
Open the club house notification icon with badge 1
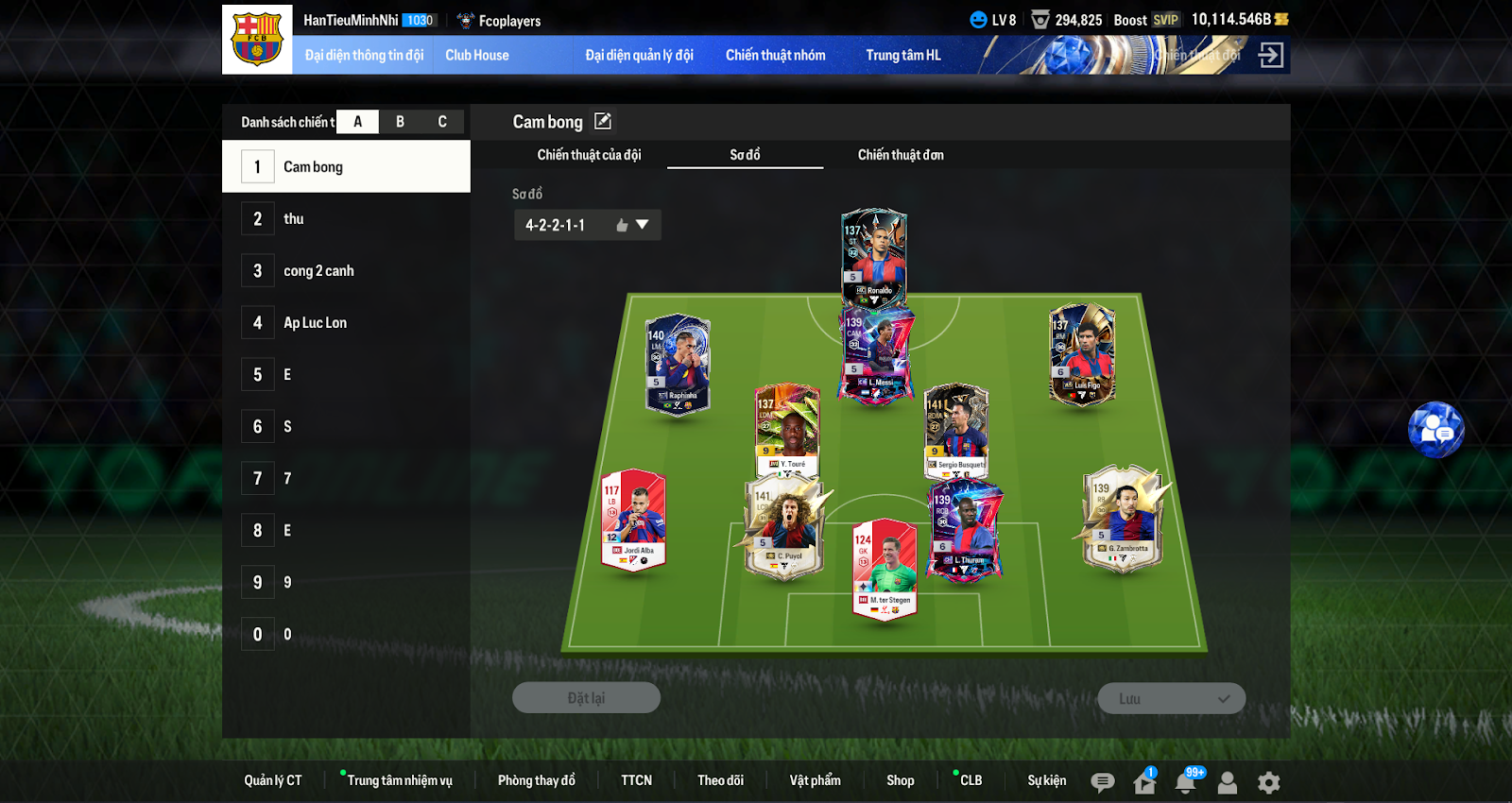tap(1143, 781)
